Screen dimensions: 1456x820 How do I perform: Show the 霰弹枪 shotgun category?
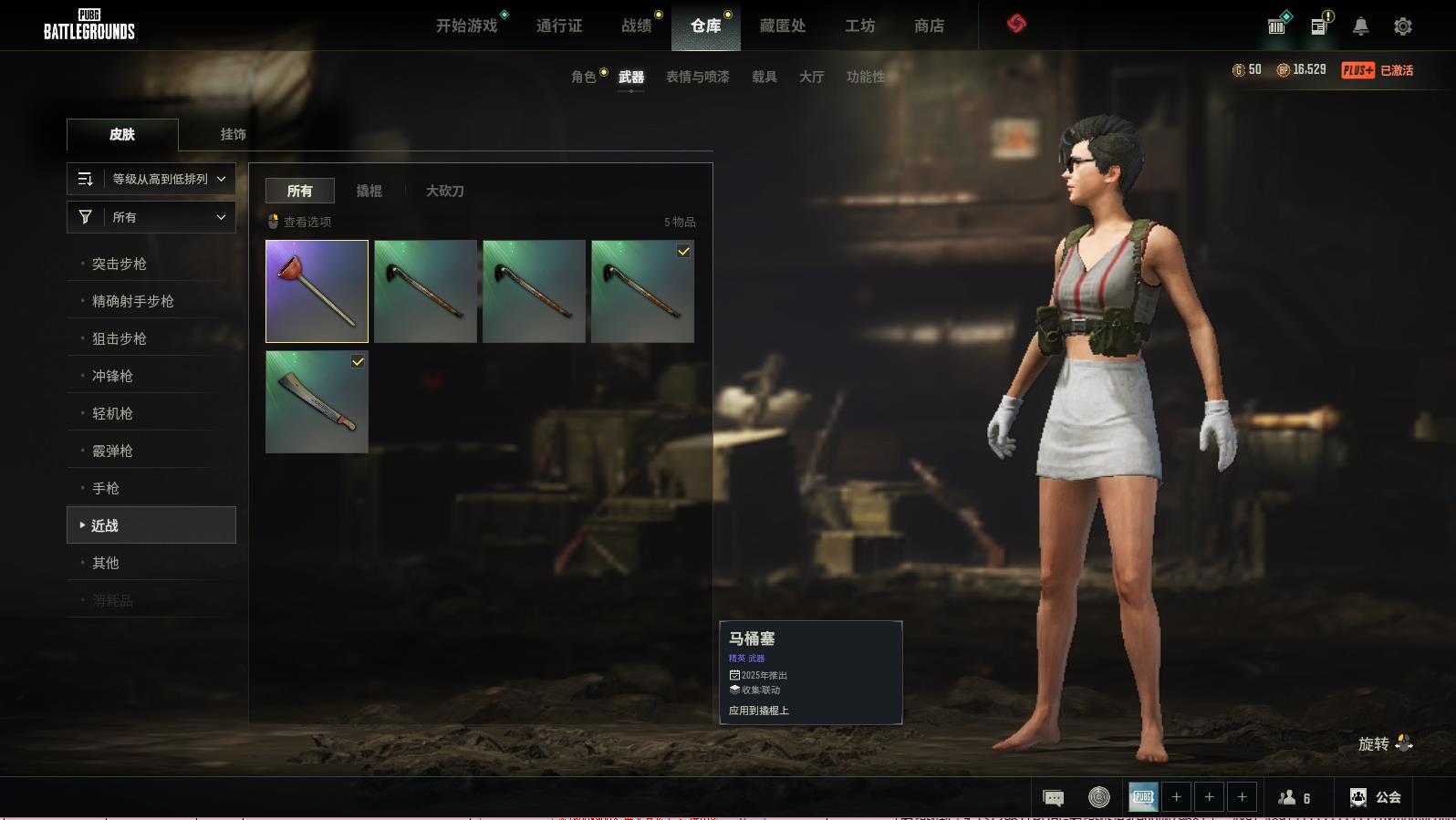[112, 451]
